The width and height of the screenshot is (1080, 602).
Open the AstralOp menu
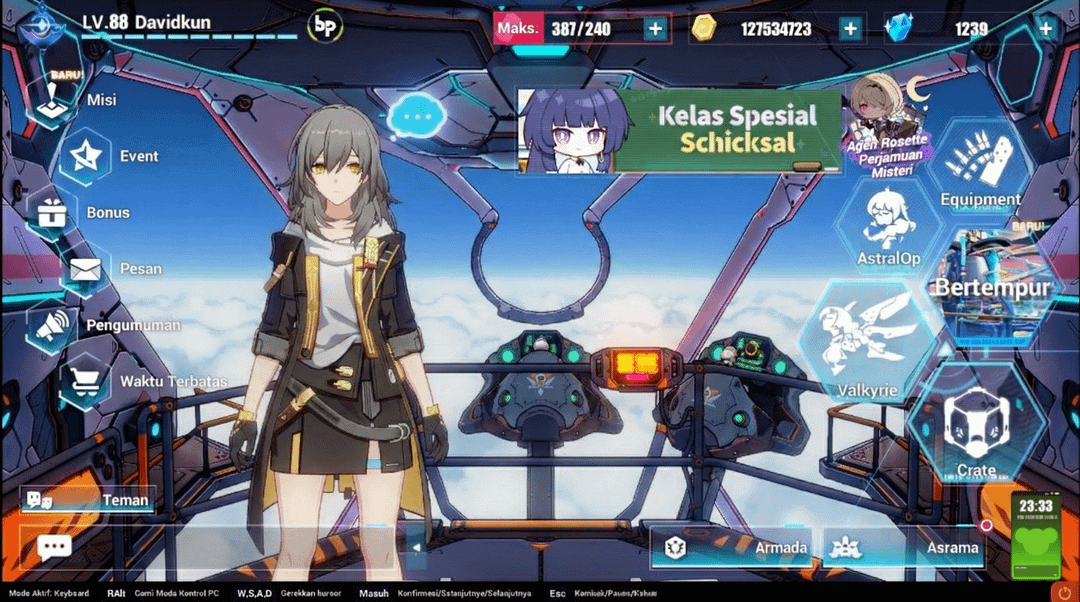pyautogui.click(x=888, y=228)
